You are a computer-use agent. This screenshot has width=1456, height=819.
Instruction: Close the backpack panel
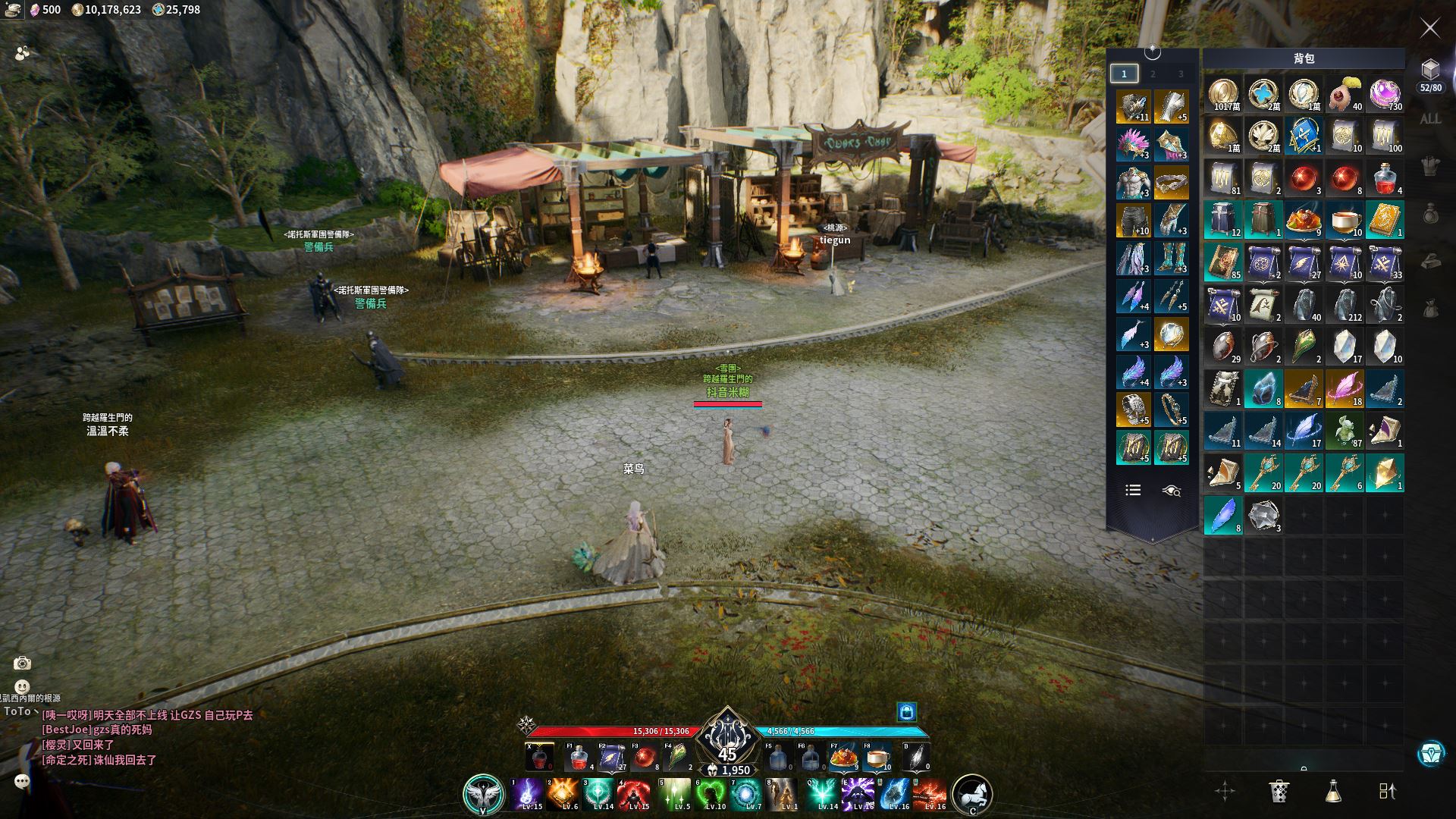tap(1429, 28)
